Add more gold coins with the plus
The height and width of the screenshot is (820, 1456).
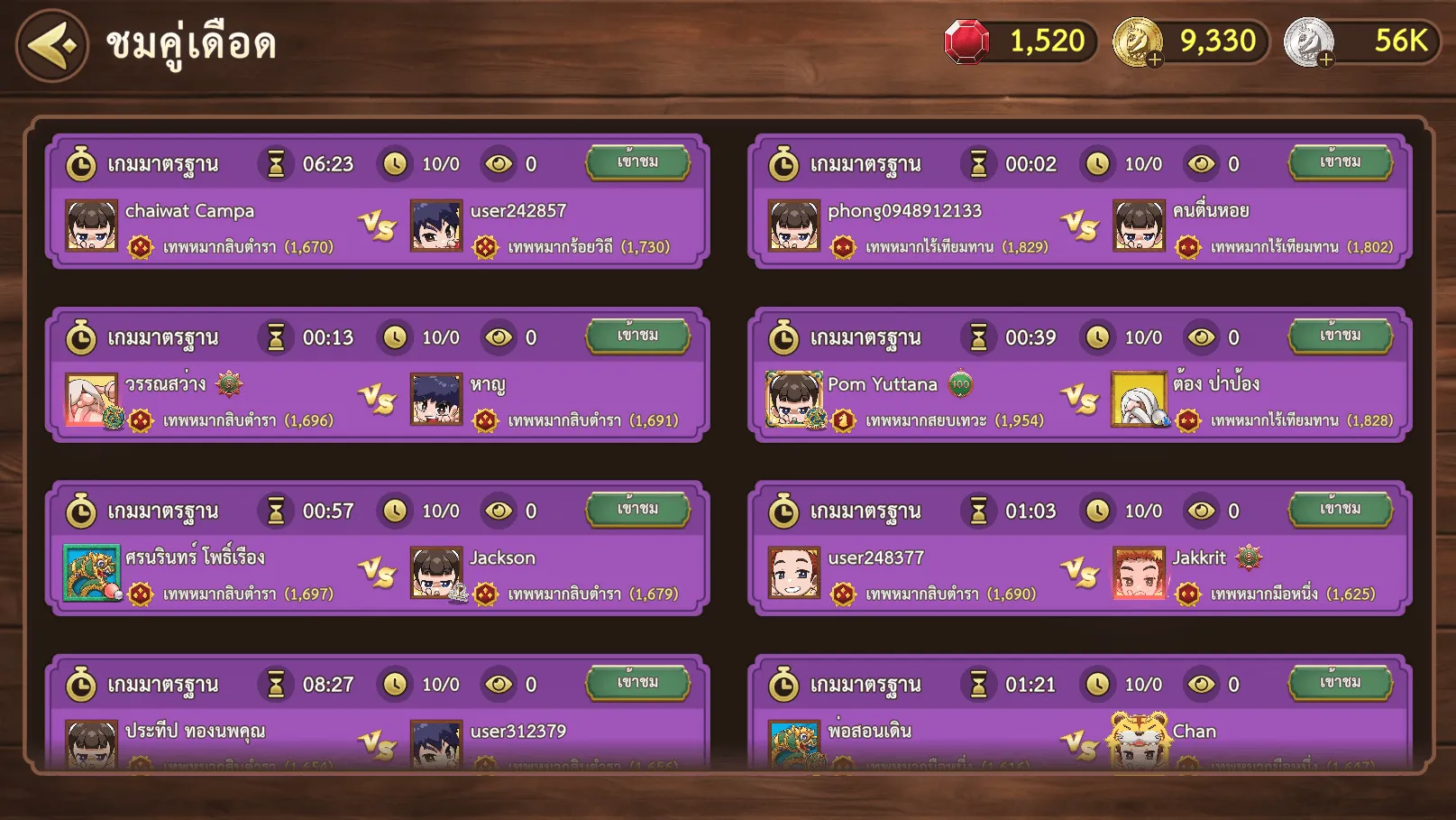[x=1155, y=60]
